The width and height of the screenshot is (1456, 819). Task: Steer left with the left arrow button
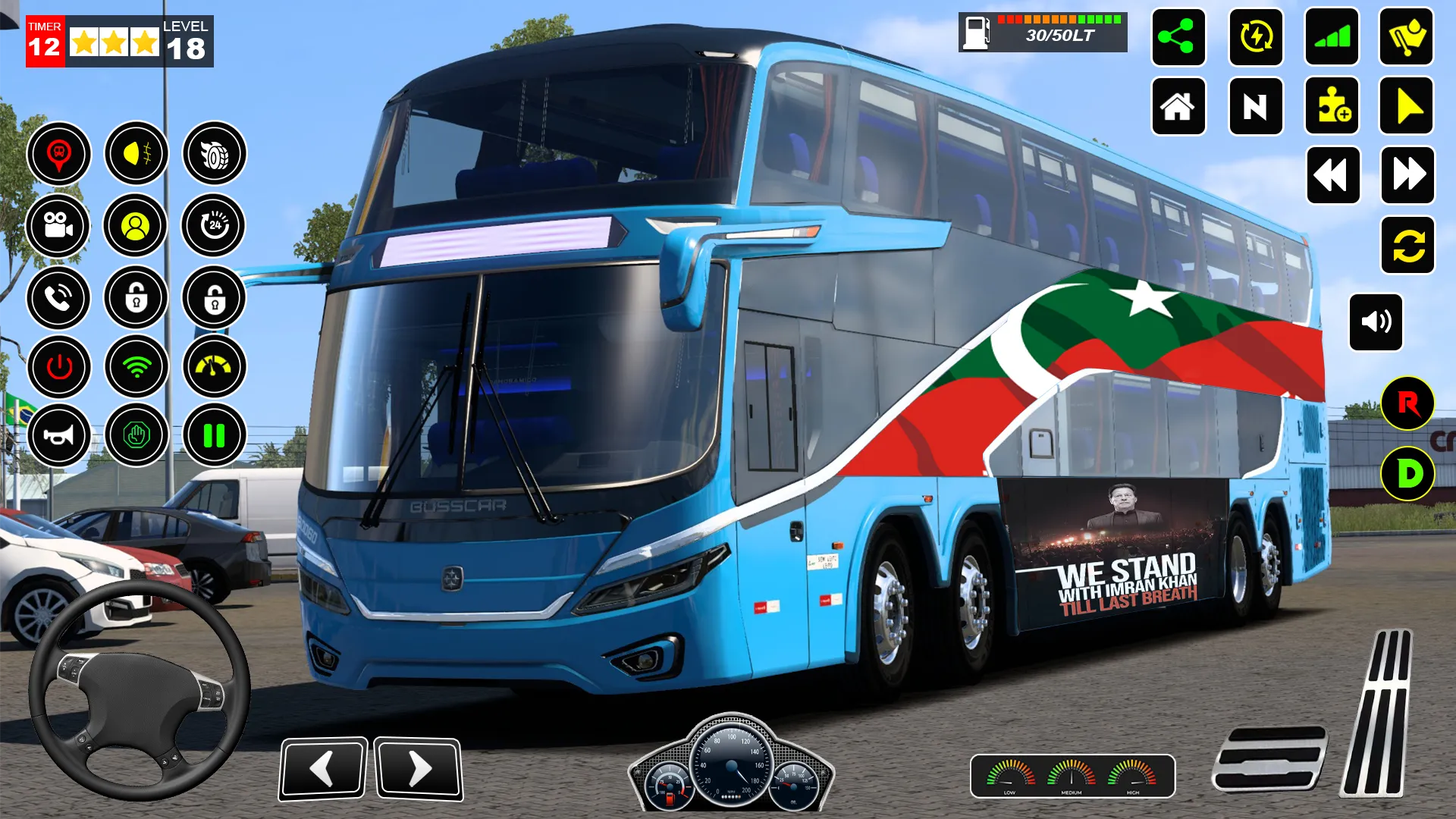click(x=322, y=768)
